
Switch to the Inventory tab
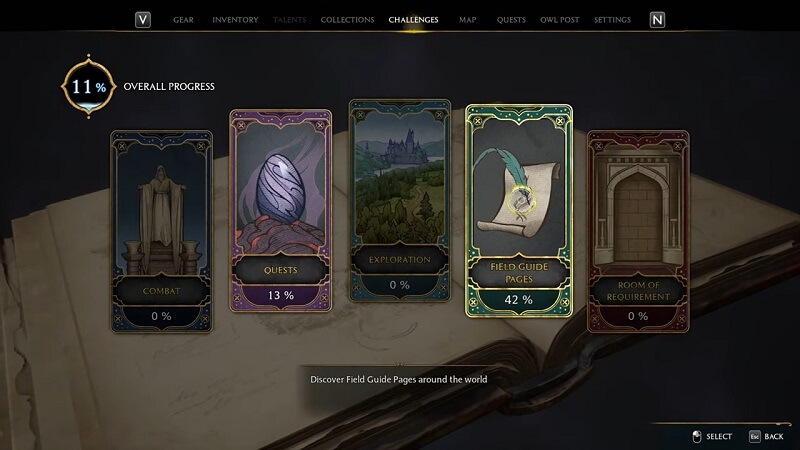235,20
